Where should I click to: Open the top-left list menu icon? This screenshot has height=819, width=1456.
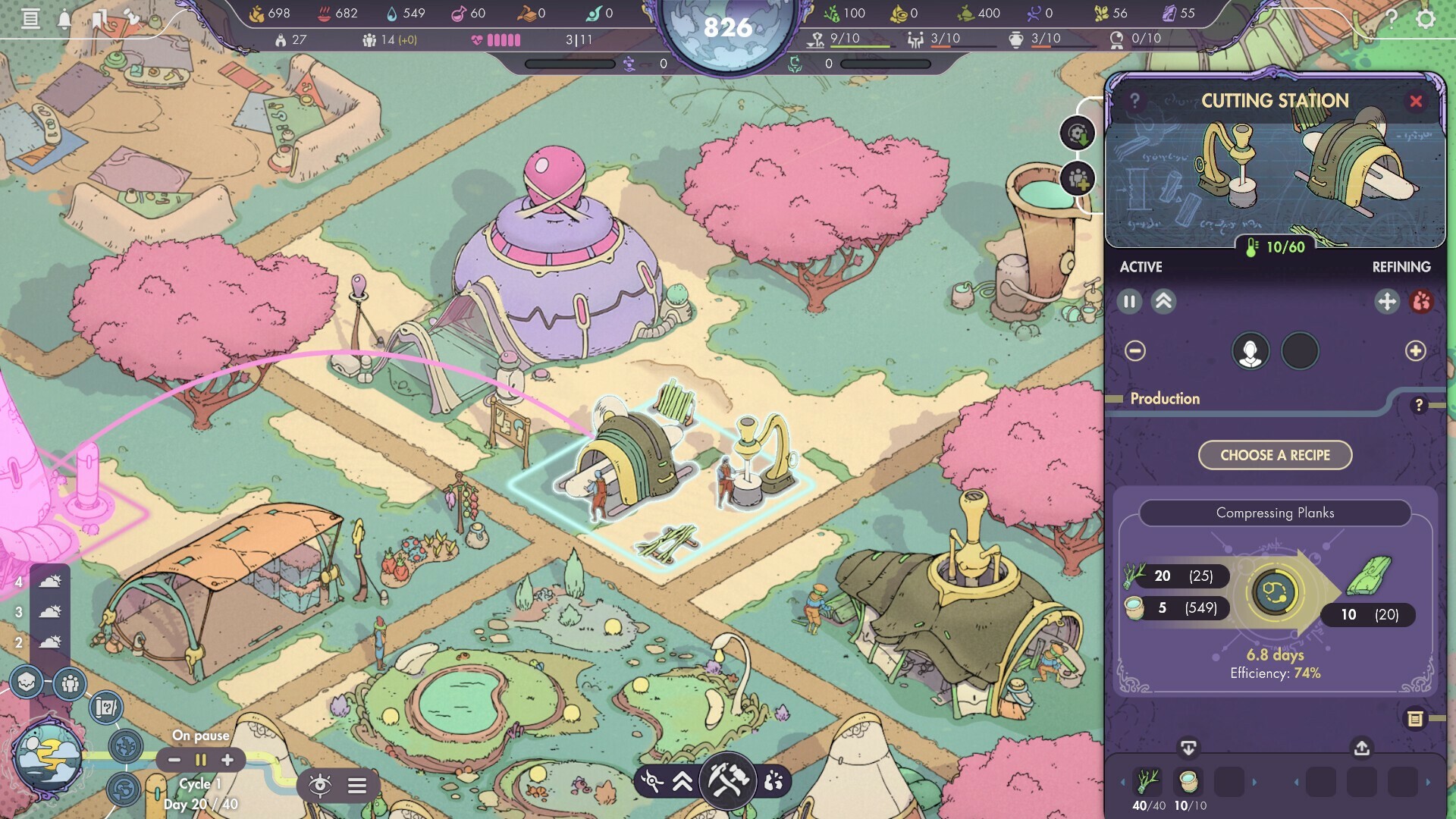click(30, 18)
